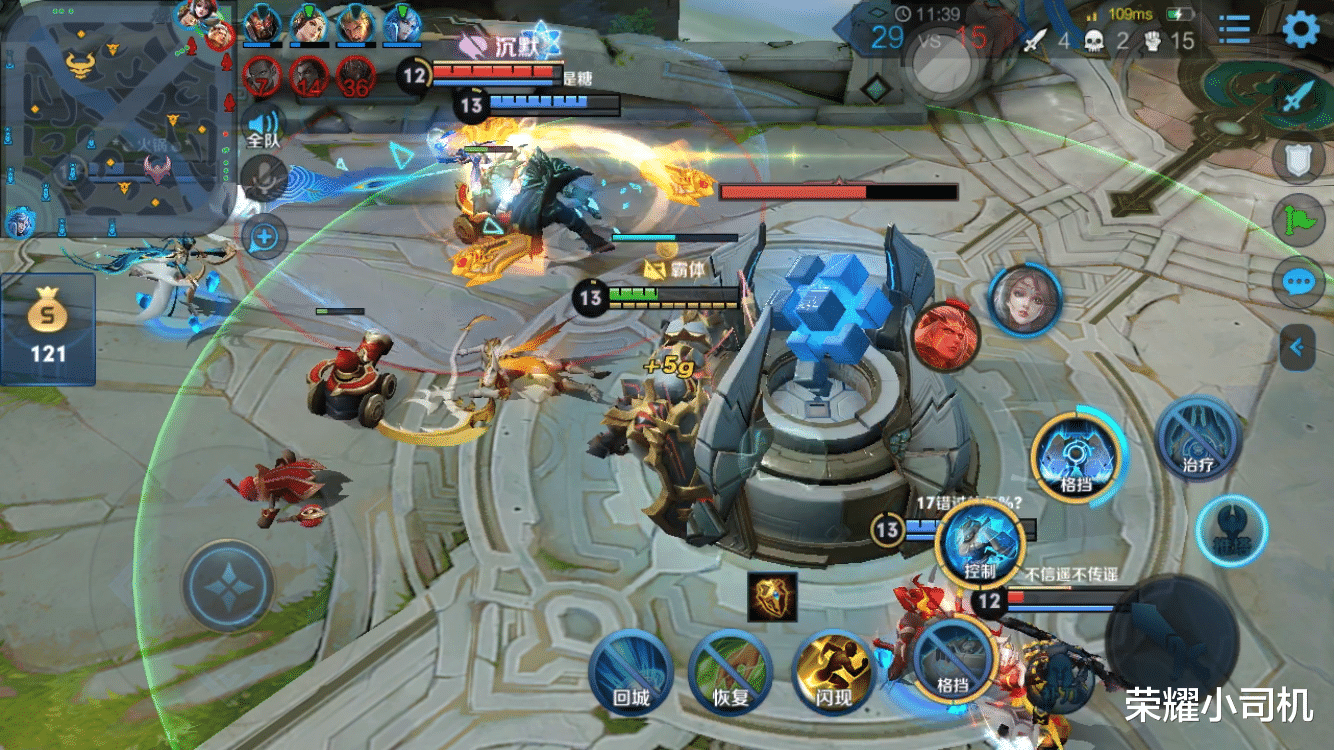Send the green flag gather signal

click(x=1298, y=219)
